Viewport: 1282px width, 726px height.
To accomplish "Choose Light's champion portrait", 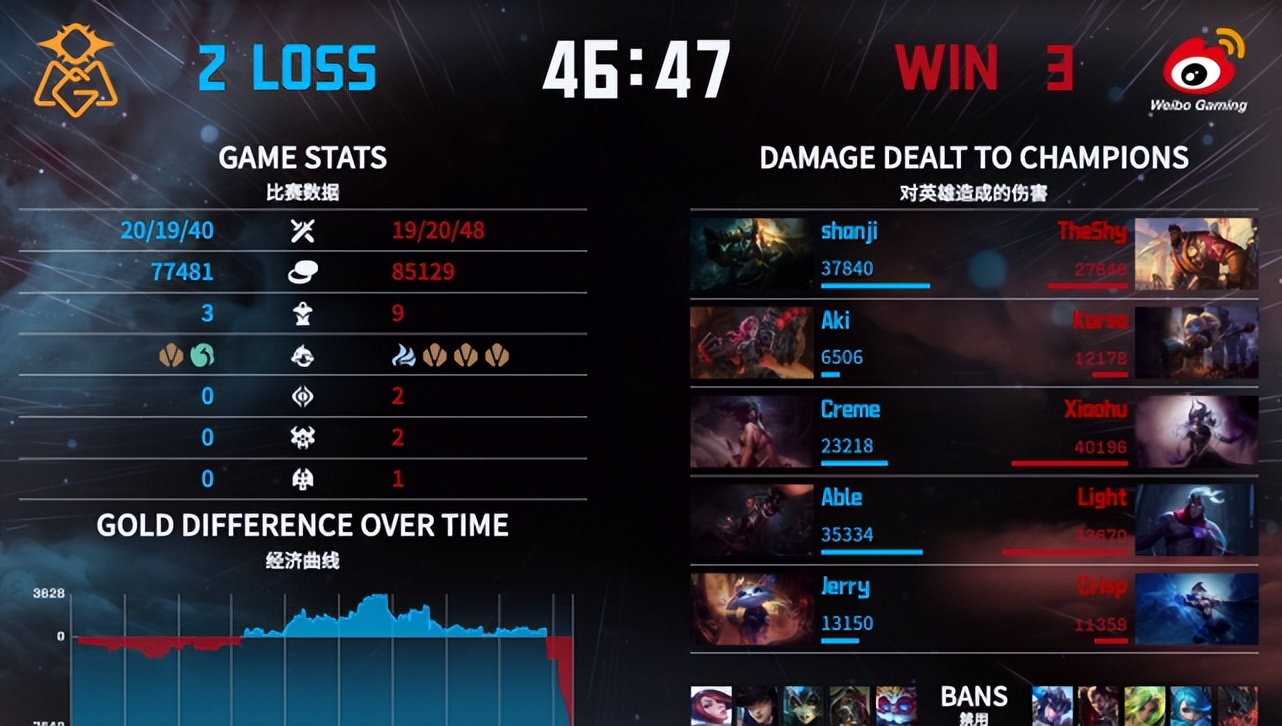I will coord(1197,520).
